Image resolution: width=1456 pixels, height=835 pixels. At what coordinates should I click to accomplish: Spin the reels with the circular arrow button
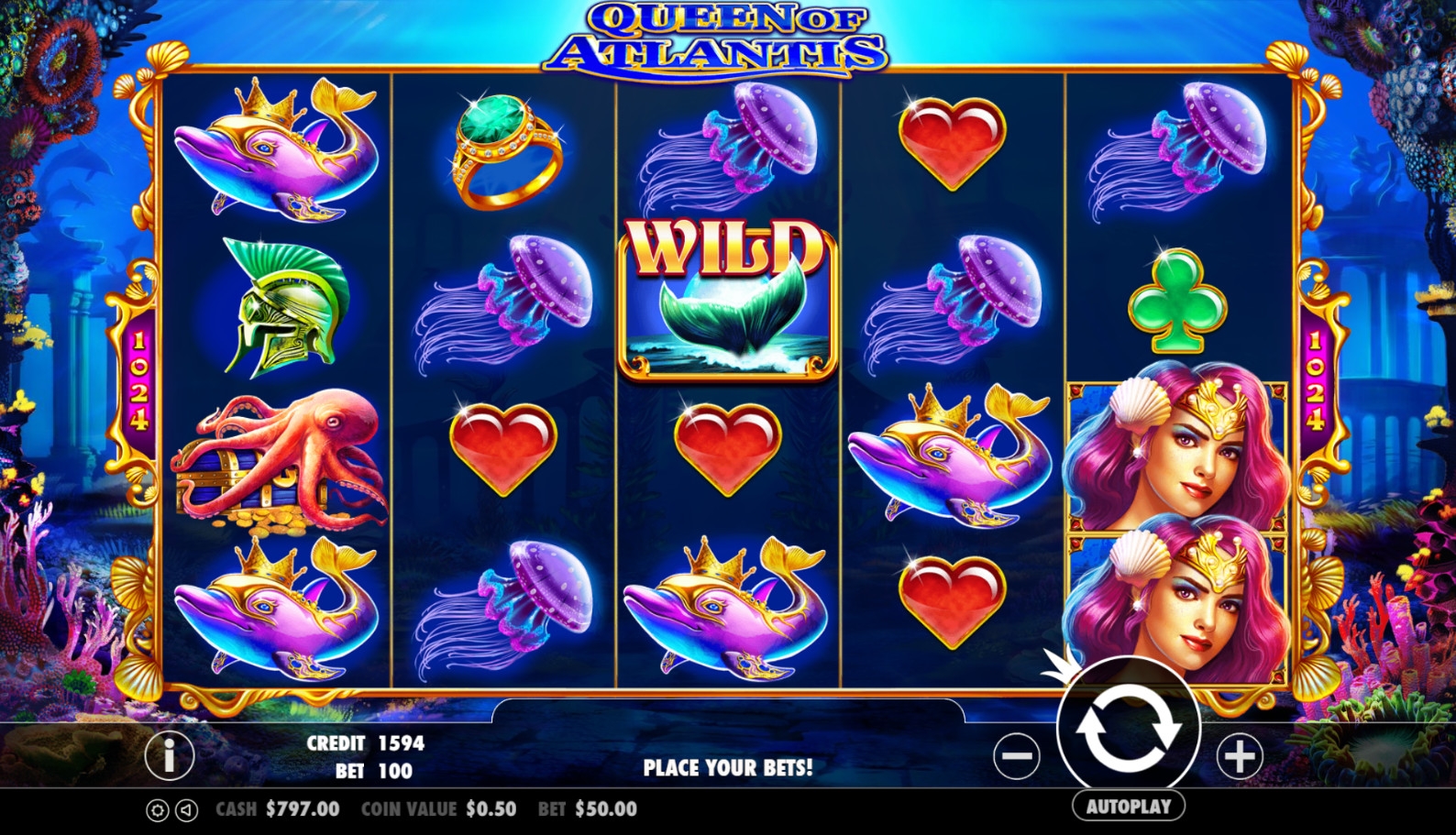tap(1128, 730)
